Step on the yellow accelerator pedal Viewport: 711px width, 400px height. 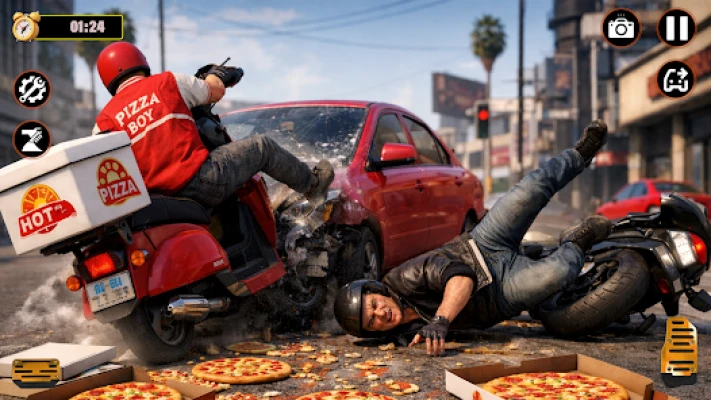coord(680,350)
